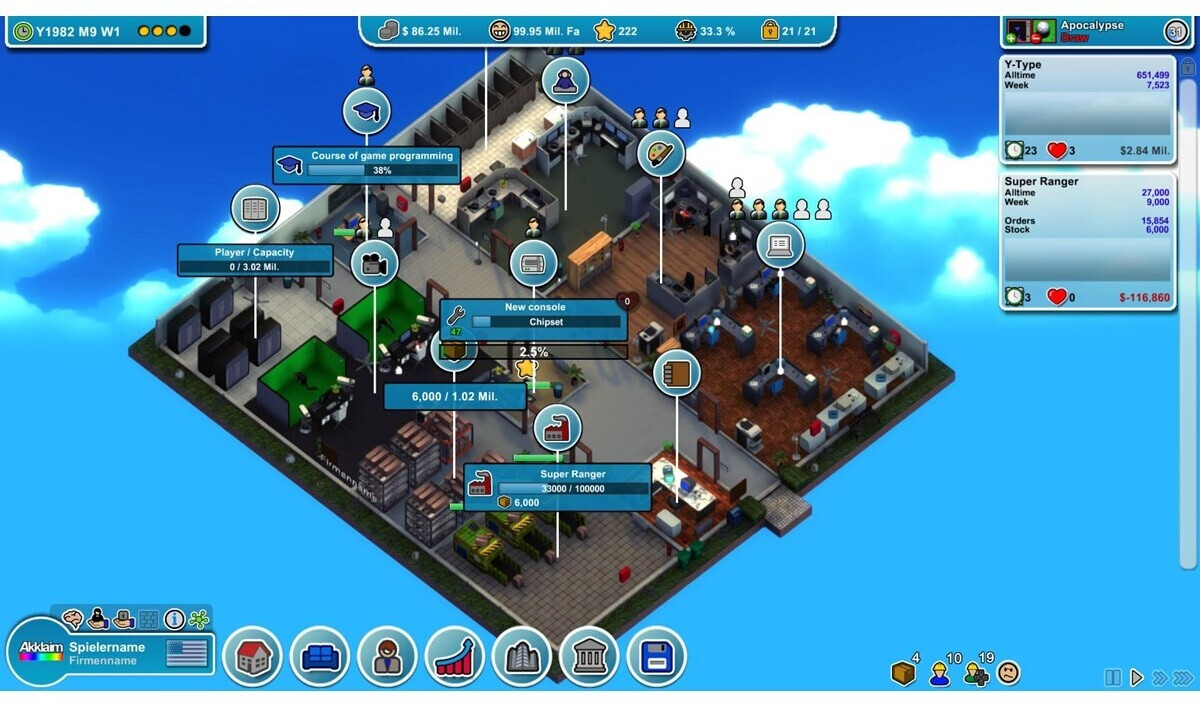Image resolution: width=1200 pixels, height=707 pixels.
Task: Pause the game speed
Action: pos(1113,678)
